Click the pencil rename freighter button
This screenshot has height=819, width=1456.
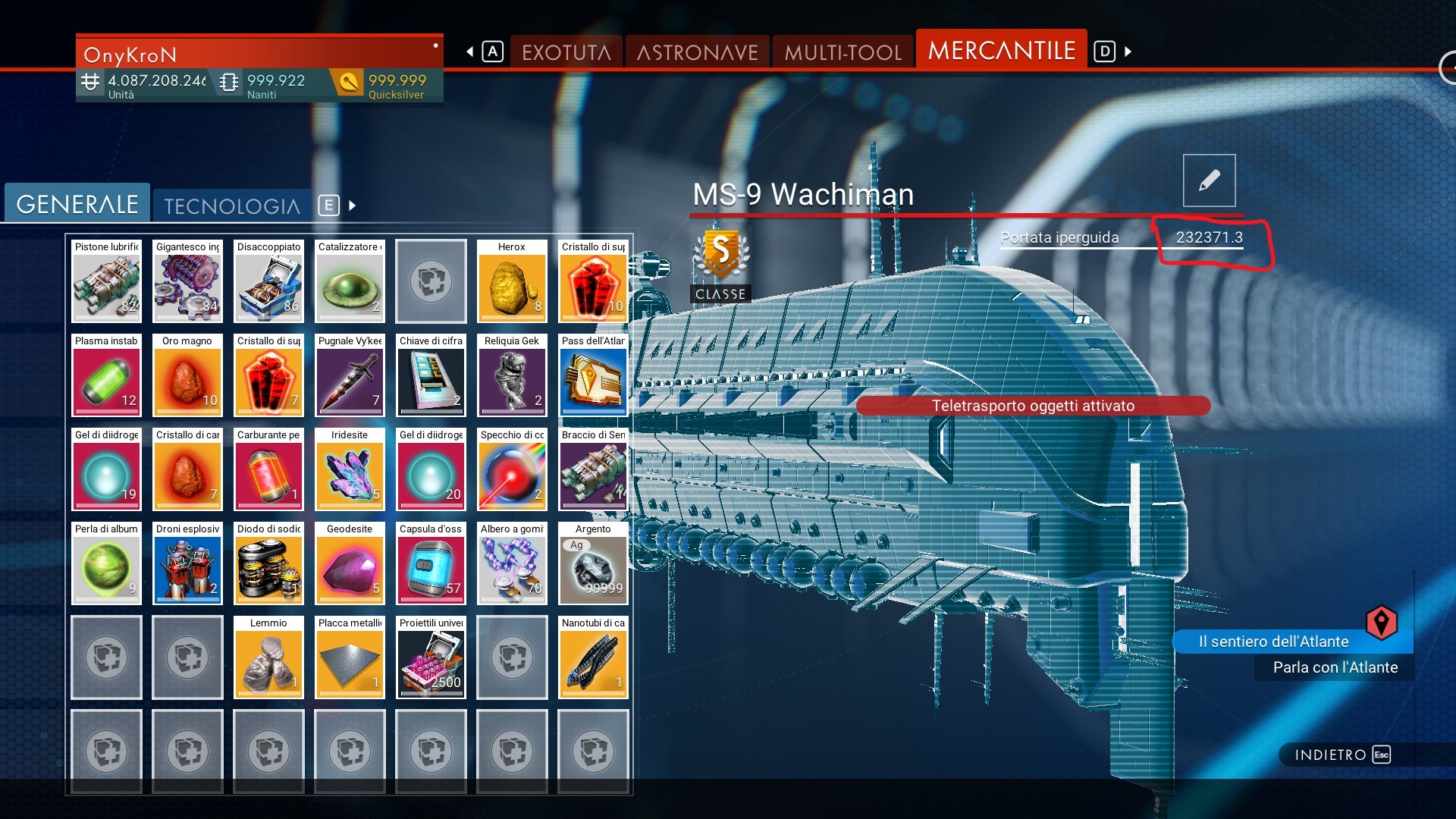(x=1209, y=180)
